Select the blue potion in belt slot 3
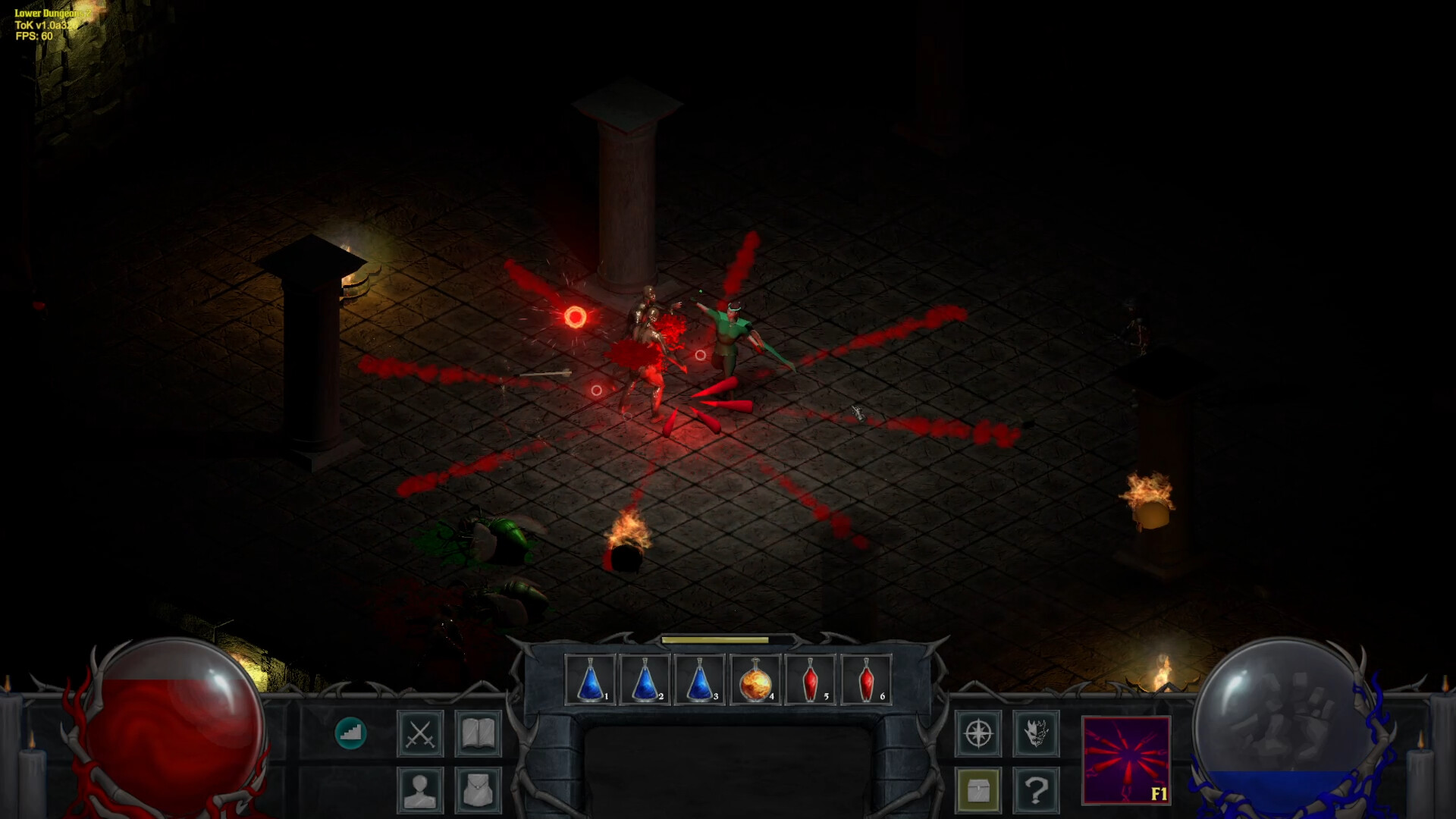The height and width of the screenshot is (819, 1456). point(700,679)
